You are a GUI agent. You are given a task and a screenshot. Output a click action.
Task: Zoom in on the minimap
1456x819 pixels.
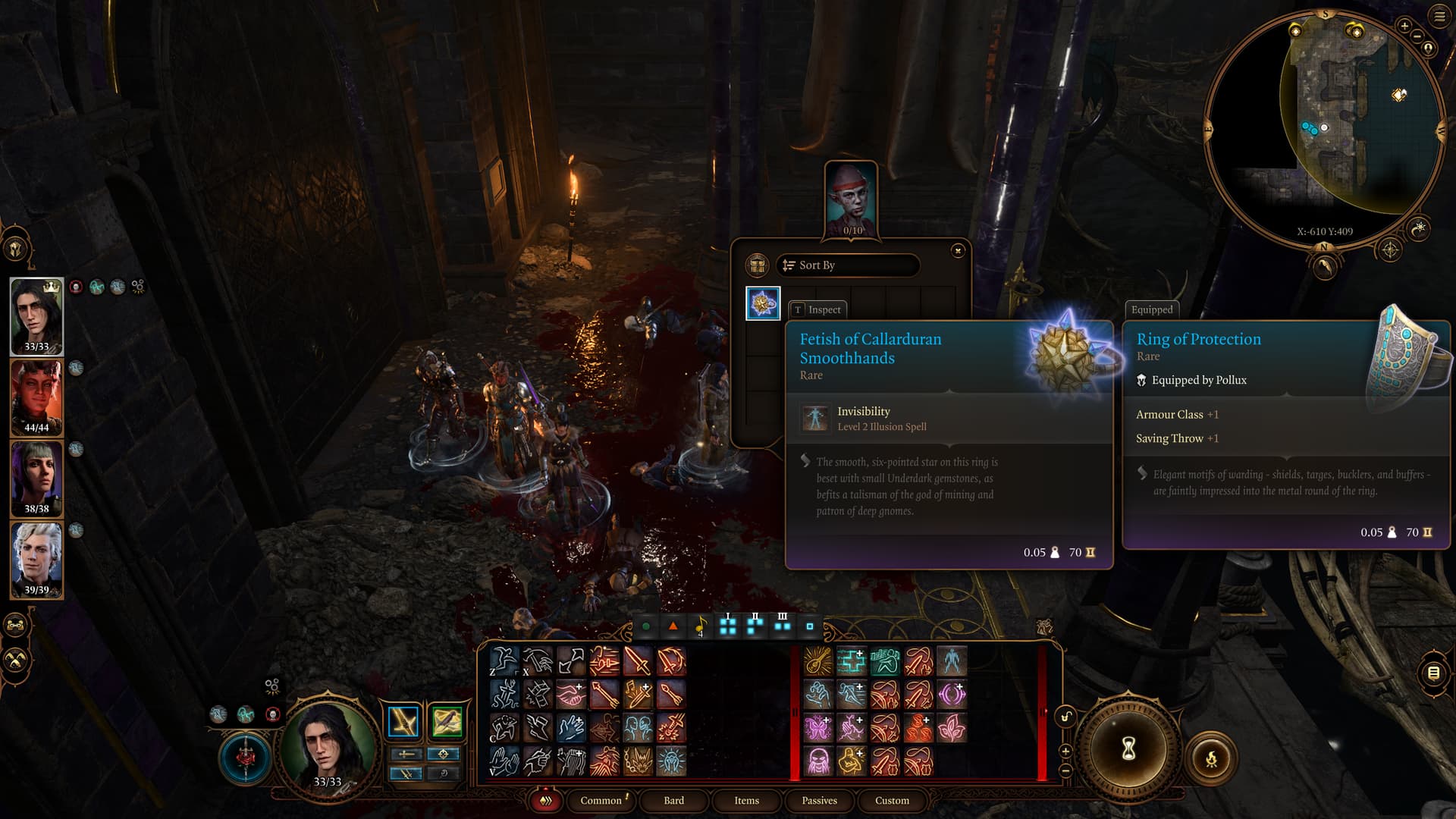(1404, 26)
